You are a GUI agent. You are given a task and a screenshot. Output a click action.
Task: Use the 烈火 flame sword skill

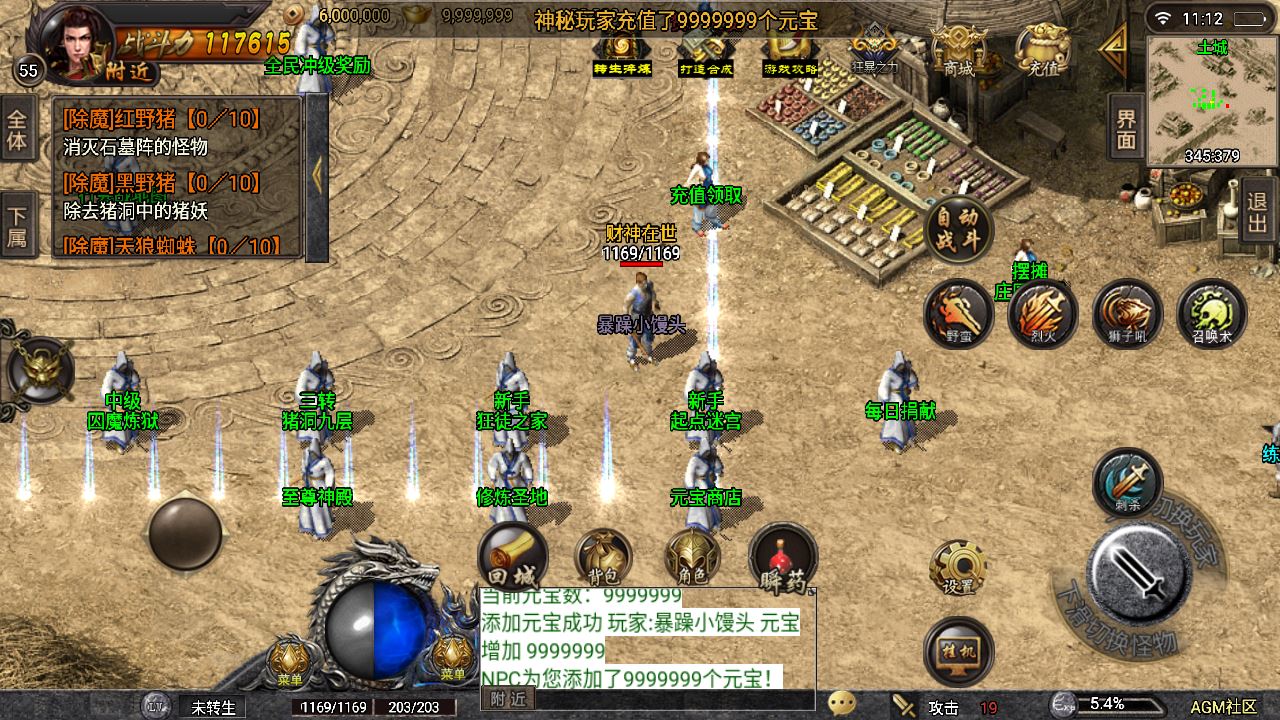pyautogui.click(x=1042, y=314)
